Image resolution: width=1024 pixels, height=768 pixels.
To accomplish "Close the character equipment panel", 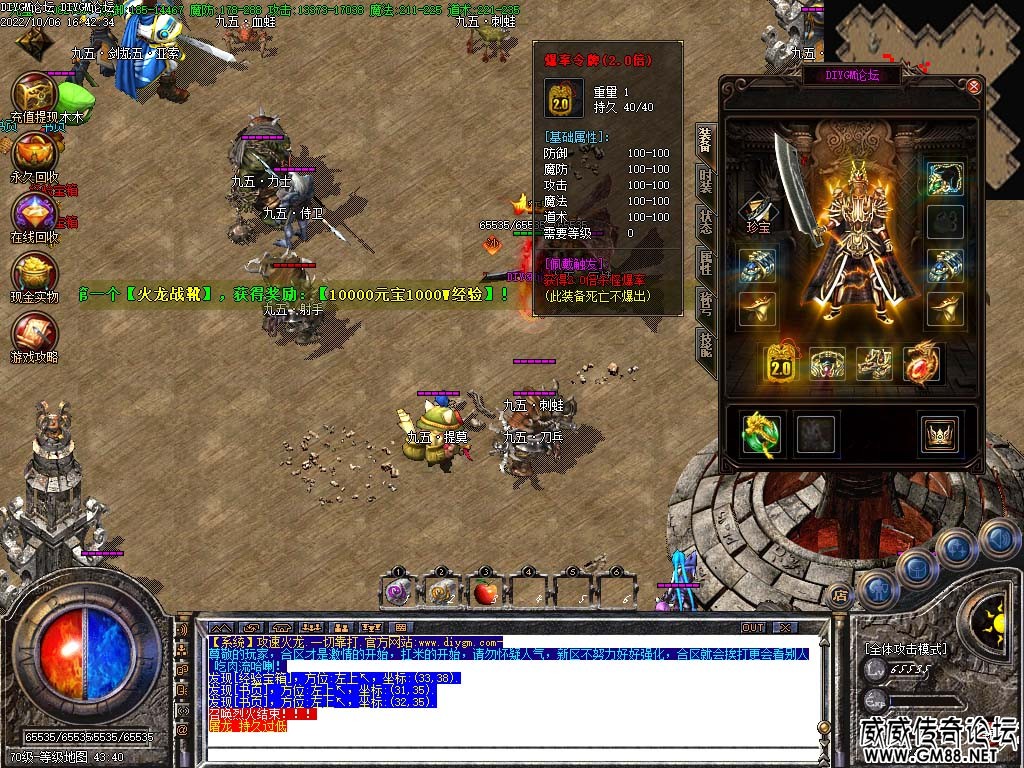I will 975,86.
